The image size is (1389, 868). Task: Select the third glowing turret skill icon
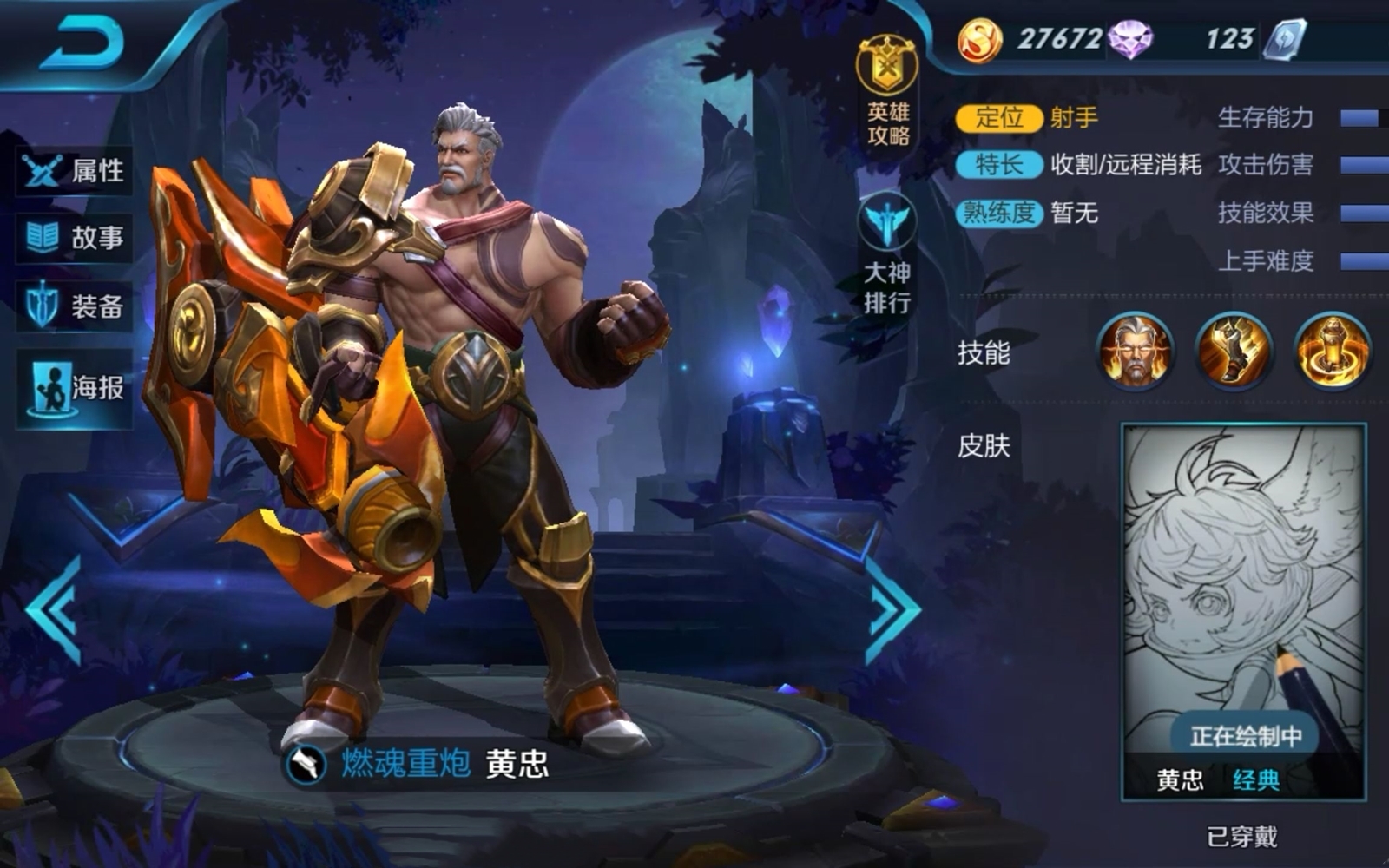(1333, 352)
